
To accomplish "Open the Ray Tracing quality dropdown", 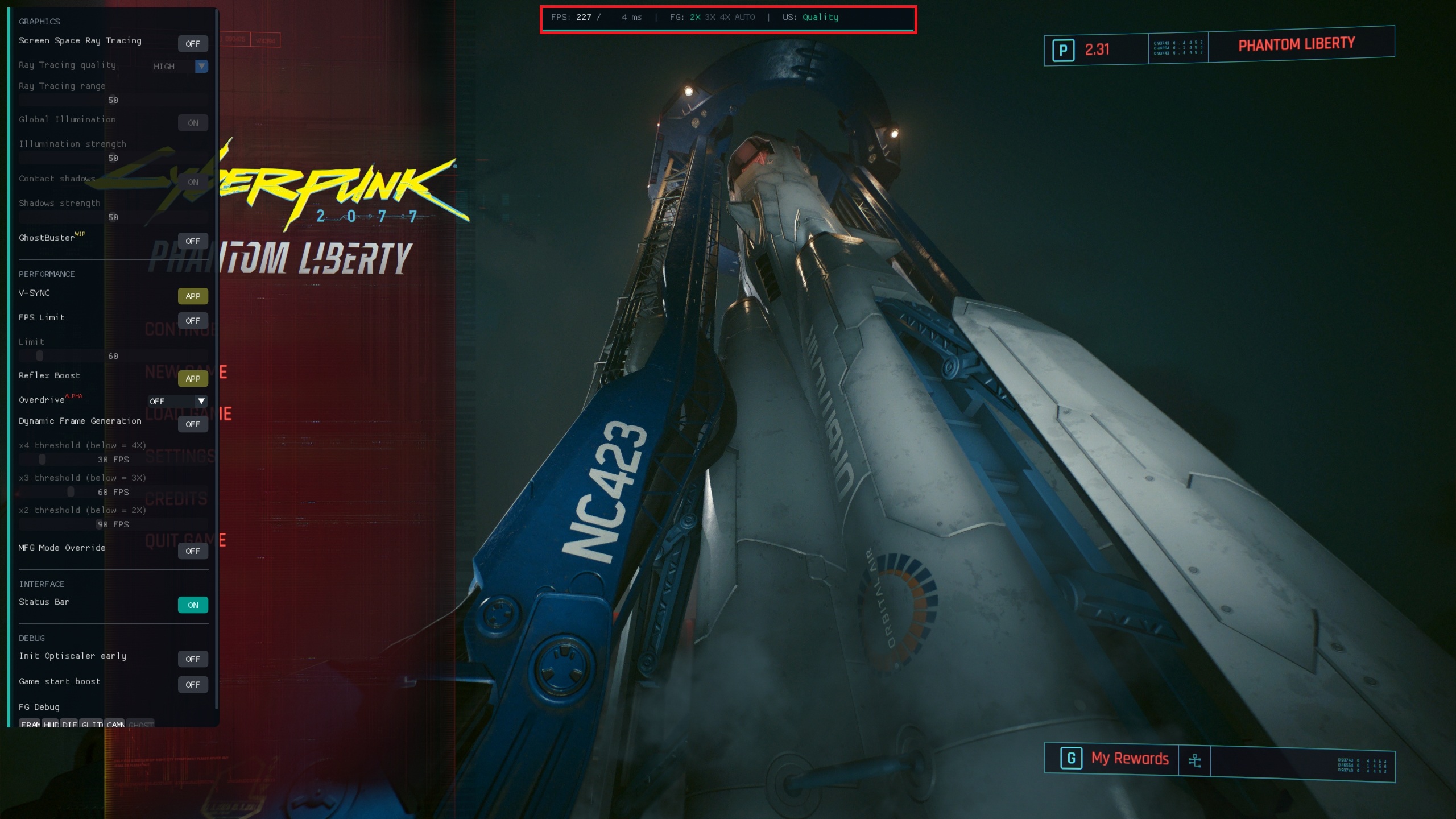I will tap(179, 67).
